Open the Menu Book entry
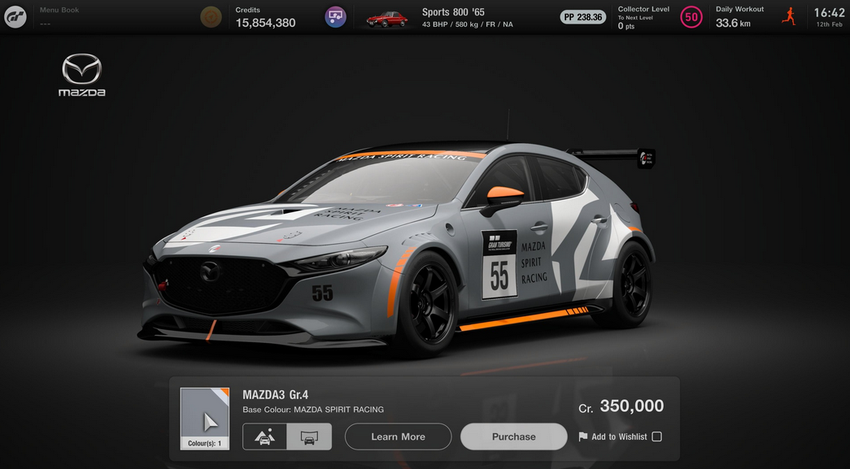This screenshot has height=469, width=850. [x=60, y=16]
